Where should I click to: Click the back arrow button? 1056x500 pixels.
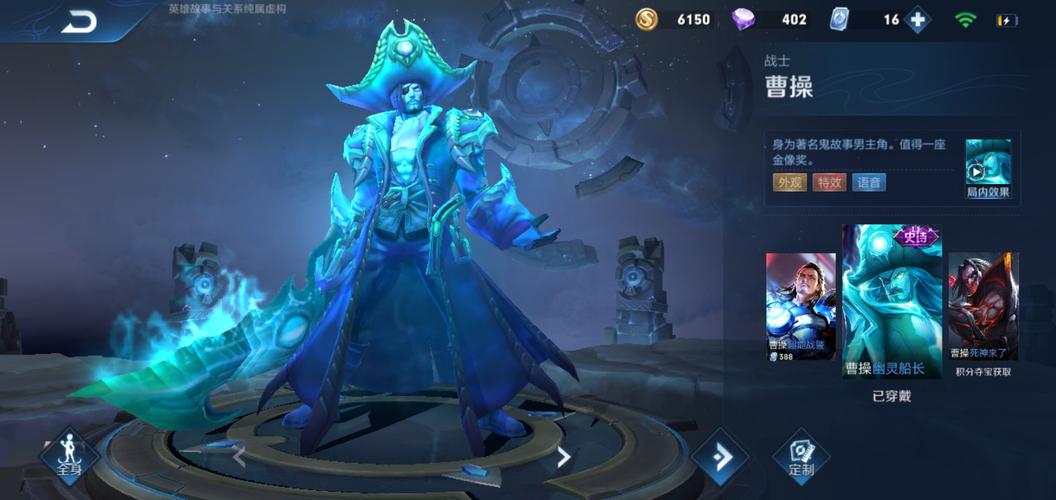coord(79,21)
